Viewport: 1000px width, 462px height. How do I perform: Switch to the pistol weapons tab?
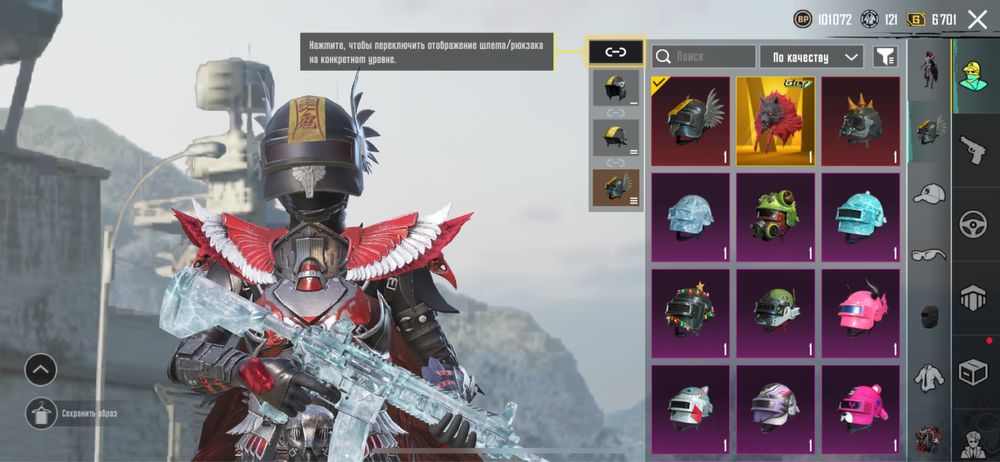(x=973, y=150)
